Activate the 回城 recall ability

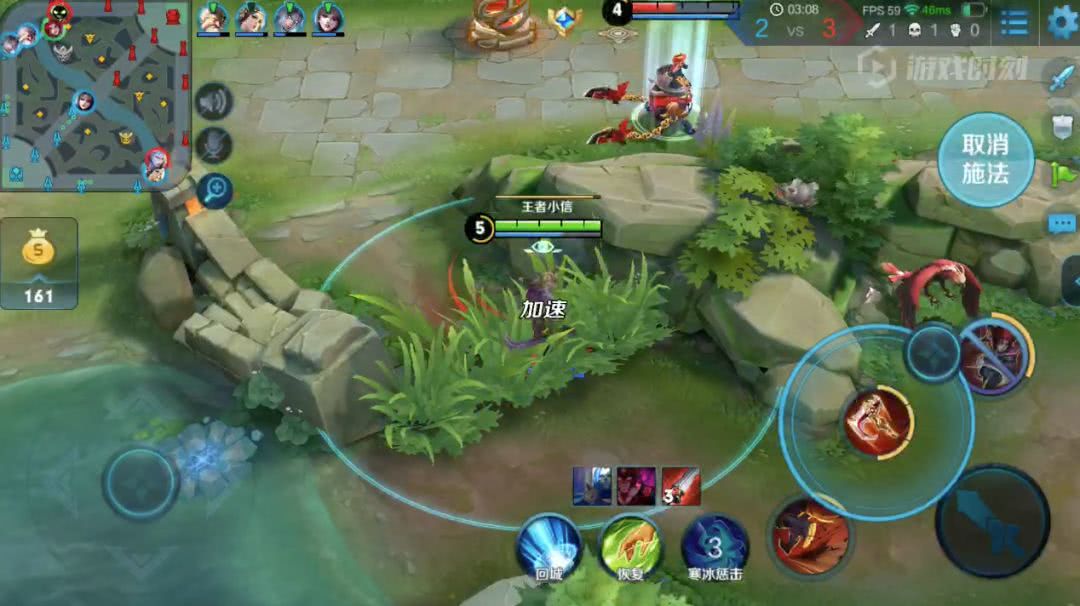[549, 546]
